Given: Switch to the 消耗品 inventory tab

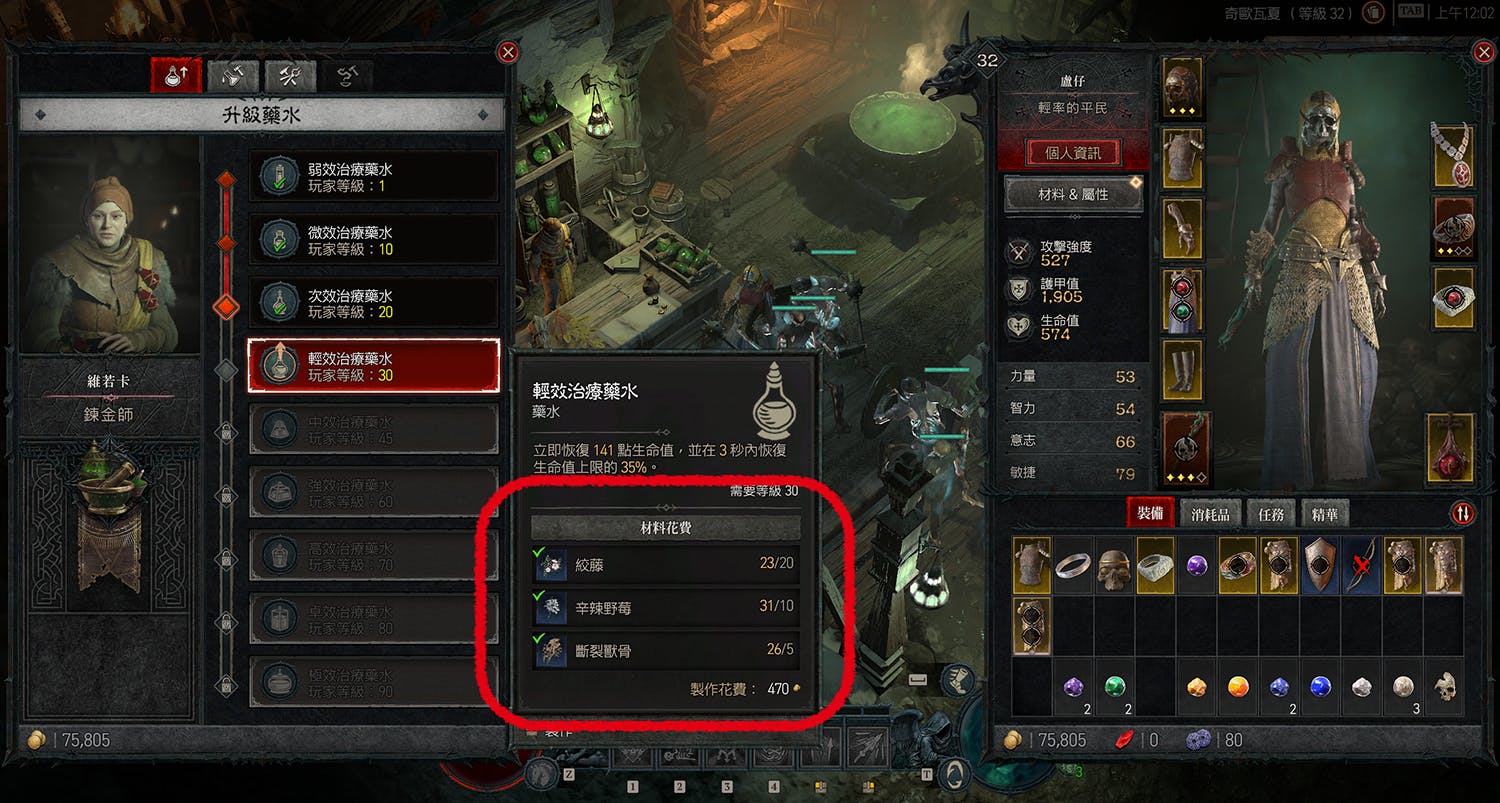Looking at the screenshot, I should (1210, 514).
